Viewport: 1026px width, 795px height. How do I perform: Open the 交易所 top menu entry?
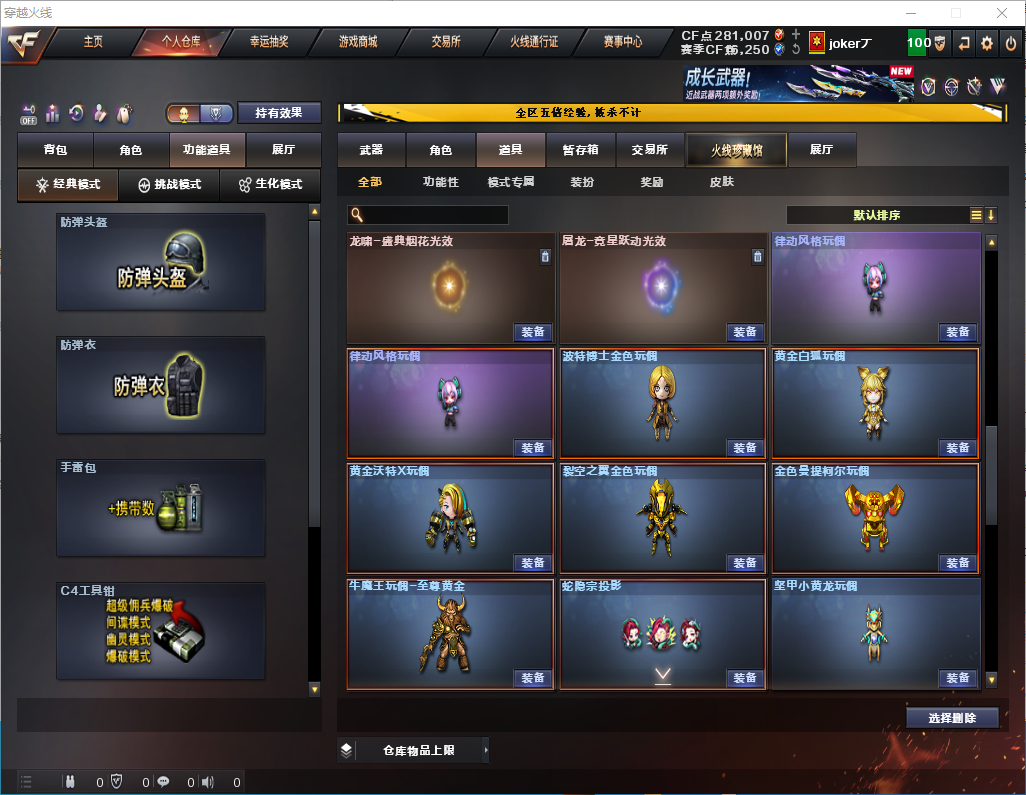coord(446,42)
